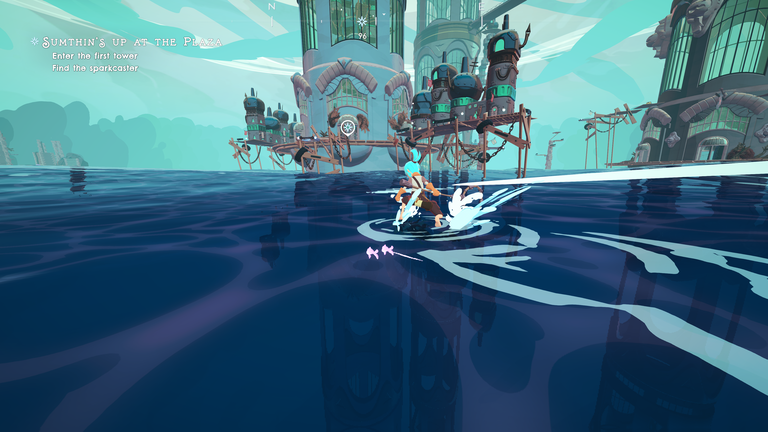
Task: Click the compass North indicator
Action: 270,6
